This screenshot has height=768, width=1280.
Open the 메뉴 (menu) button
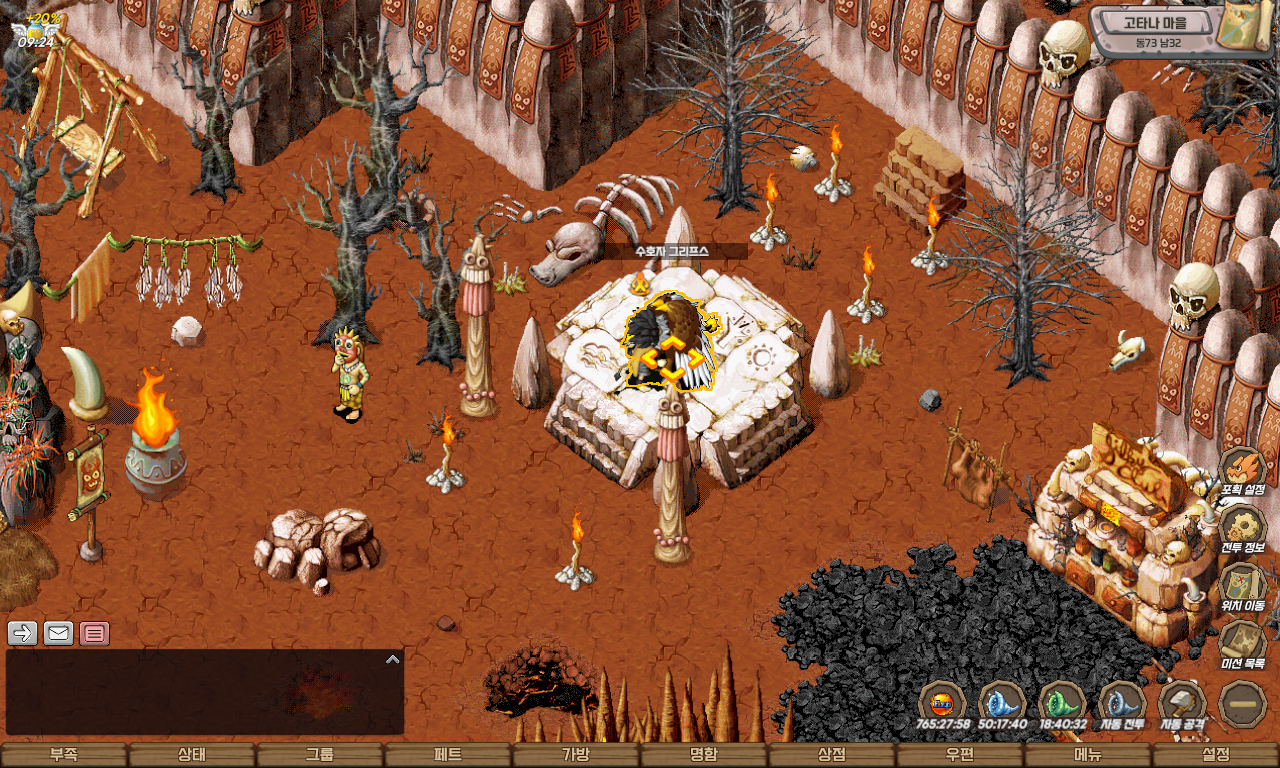point(1088,755)
